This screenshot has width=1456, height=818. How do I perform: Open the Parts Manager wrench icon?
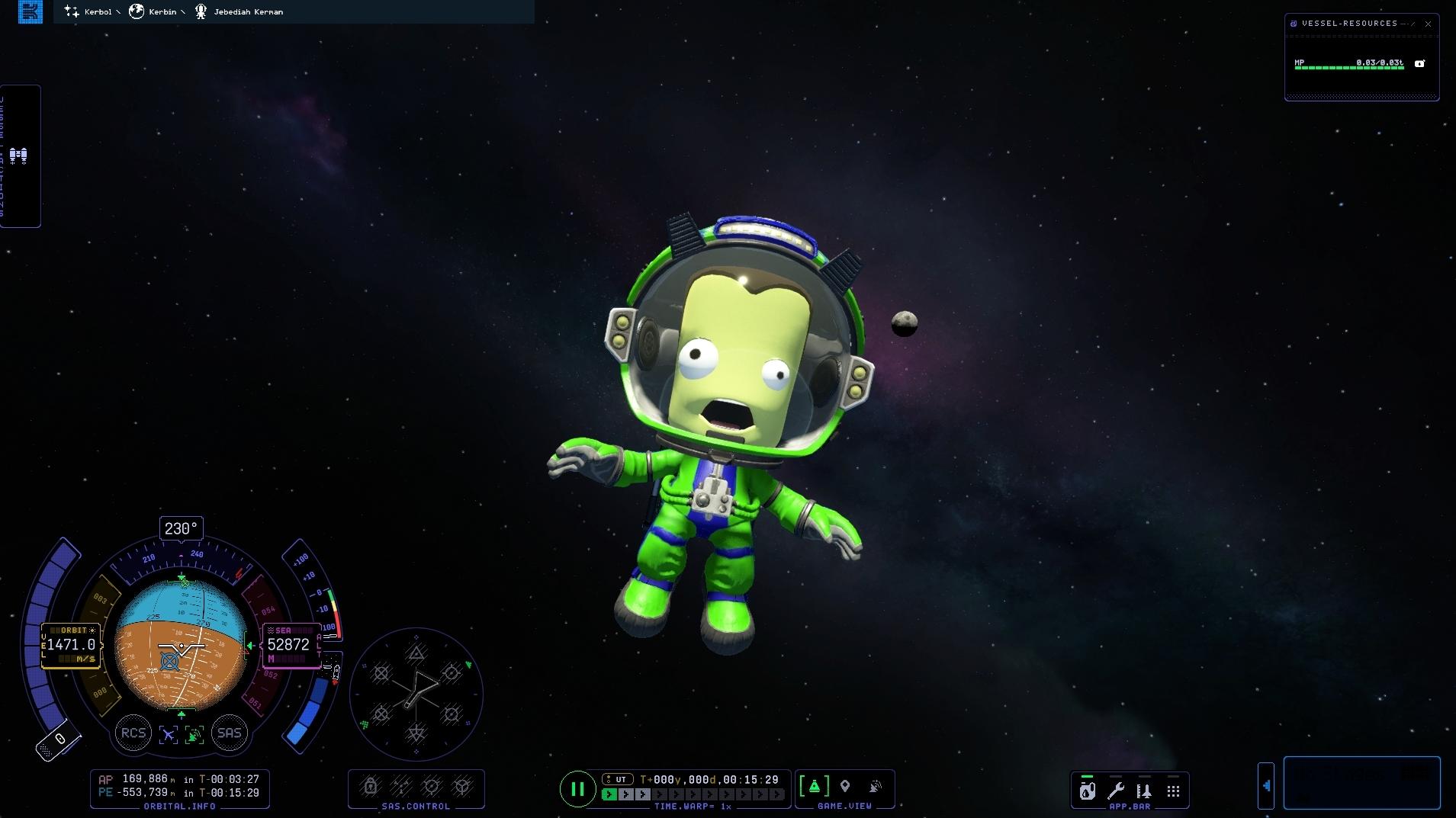[x=1116, y=791]
